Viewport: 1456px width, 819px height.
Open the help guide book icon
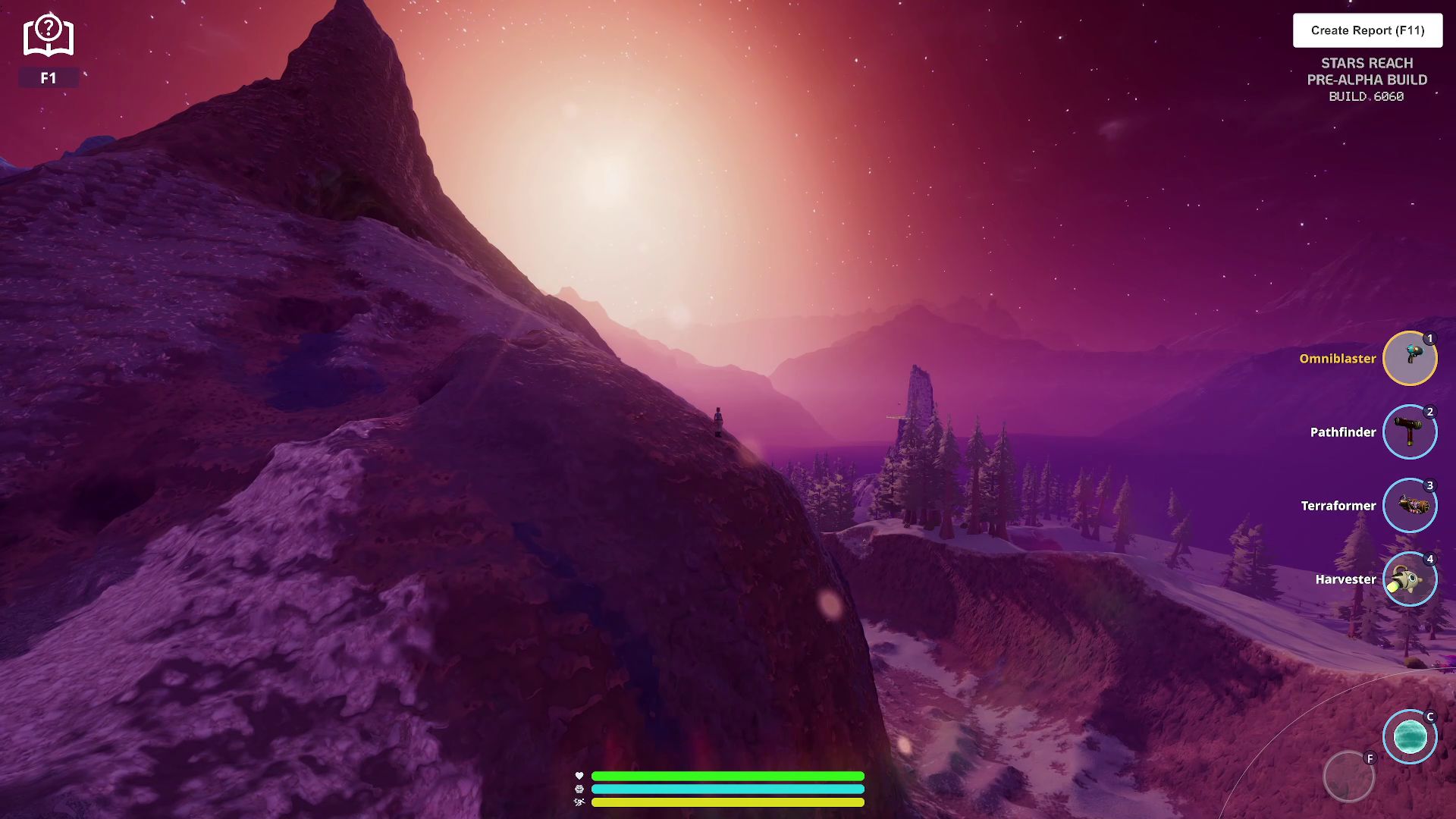point(49,36)
